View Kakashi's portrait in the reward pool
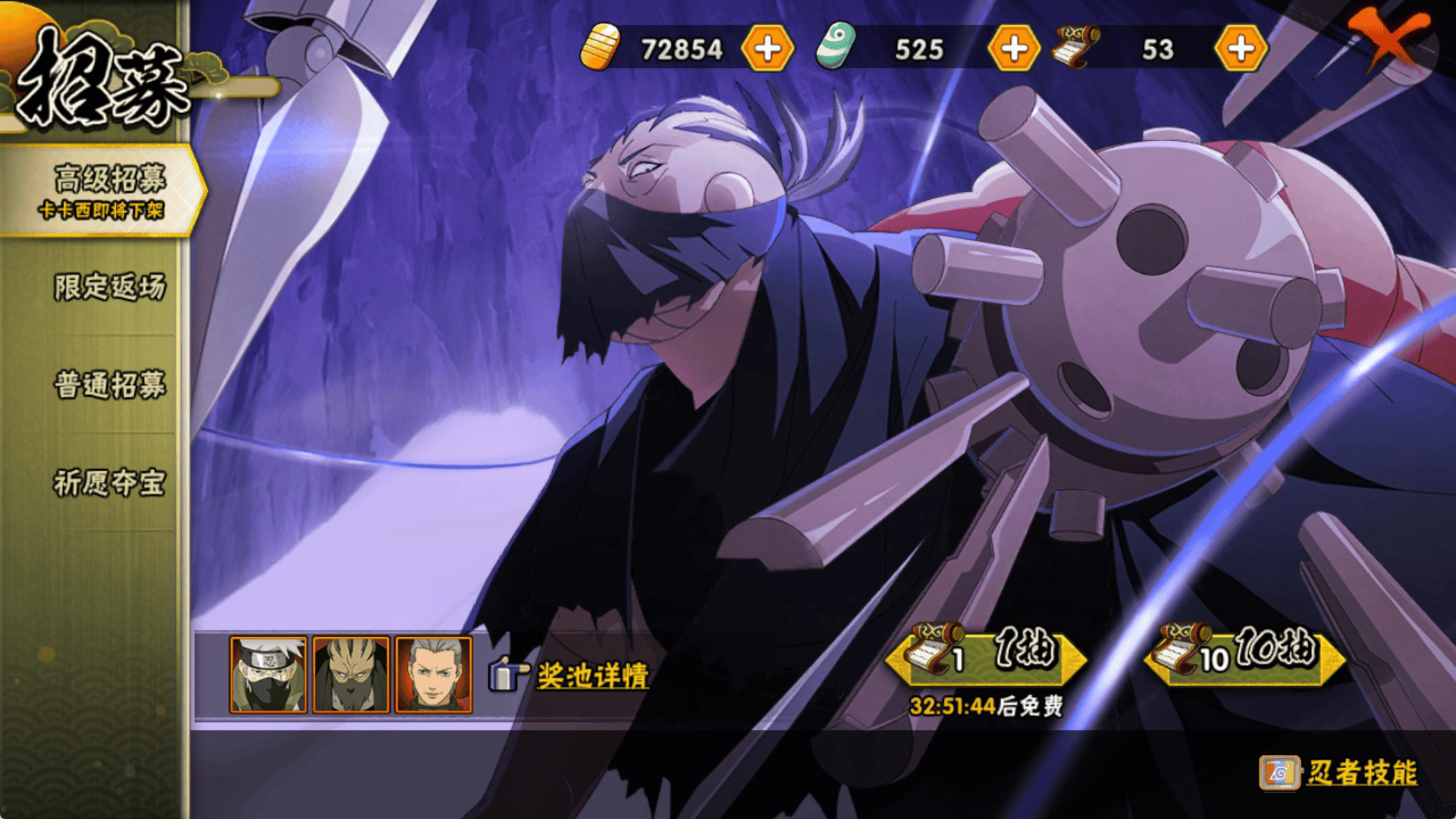The height and width of the screenshot is (819, 1456). (x=268, y=675)
